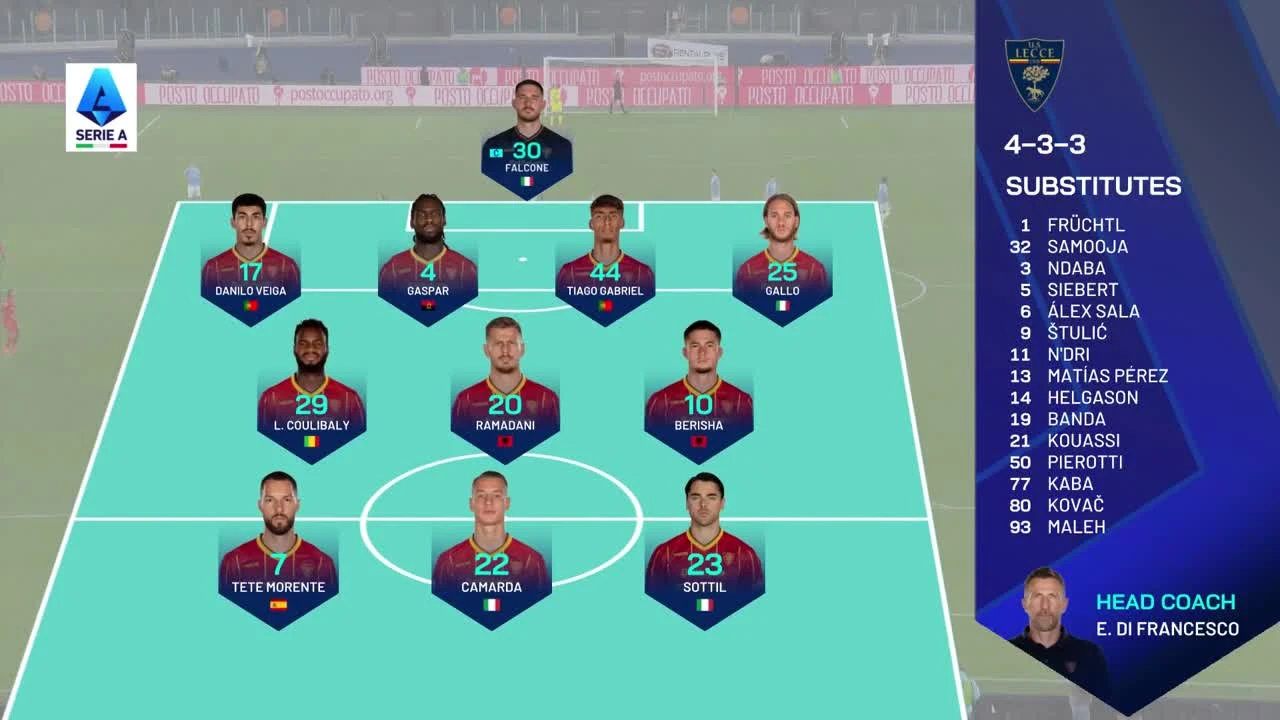The image size is (1280, 720).
Task: Select Sottil's number 23 card
Action: pos(704,570)
